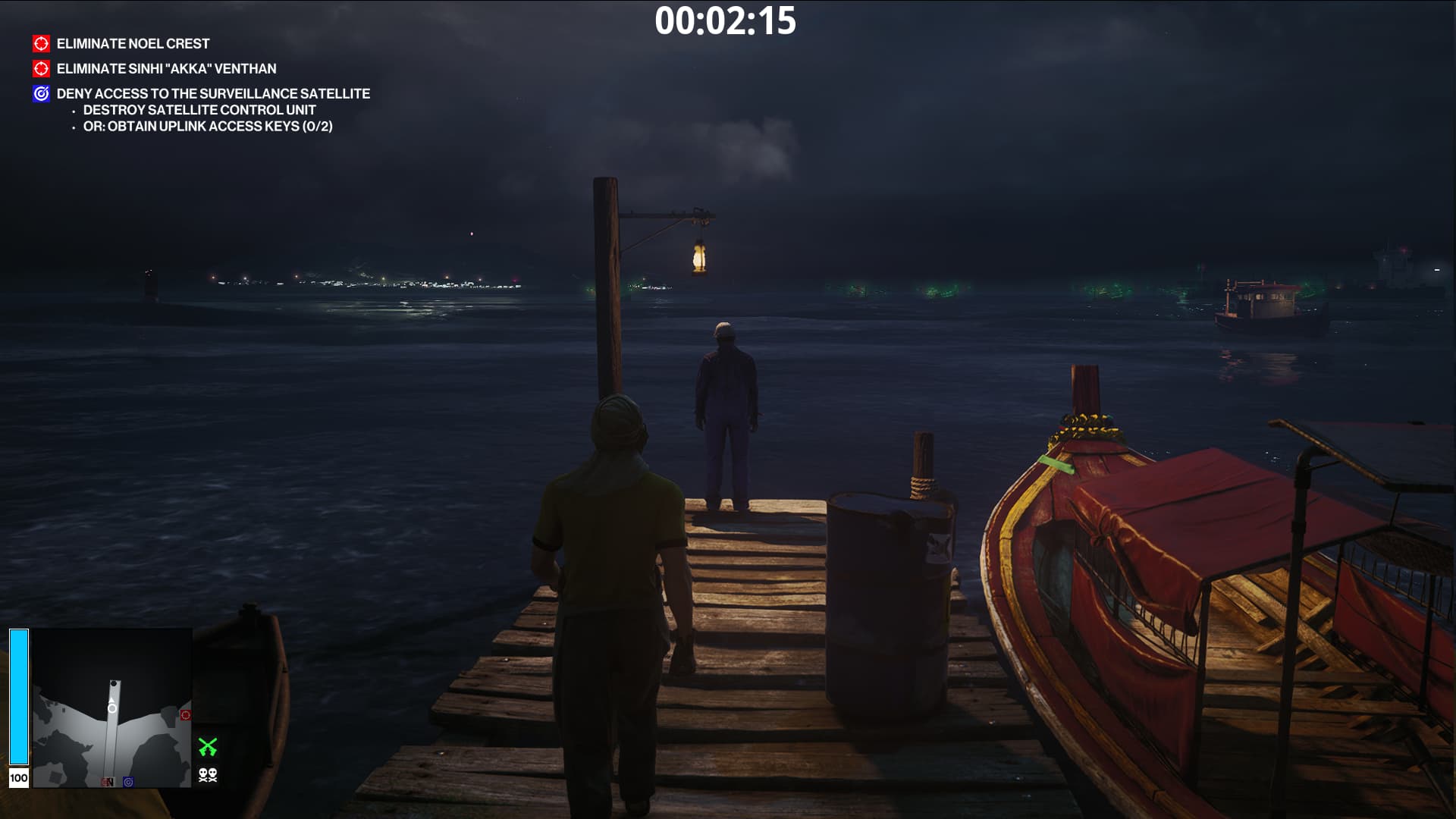Click the twin skulls icon

point(208,775)
